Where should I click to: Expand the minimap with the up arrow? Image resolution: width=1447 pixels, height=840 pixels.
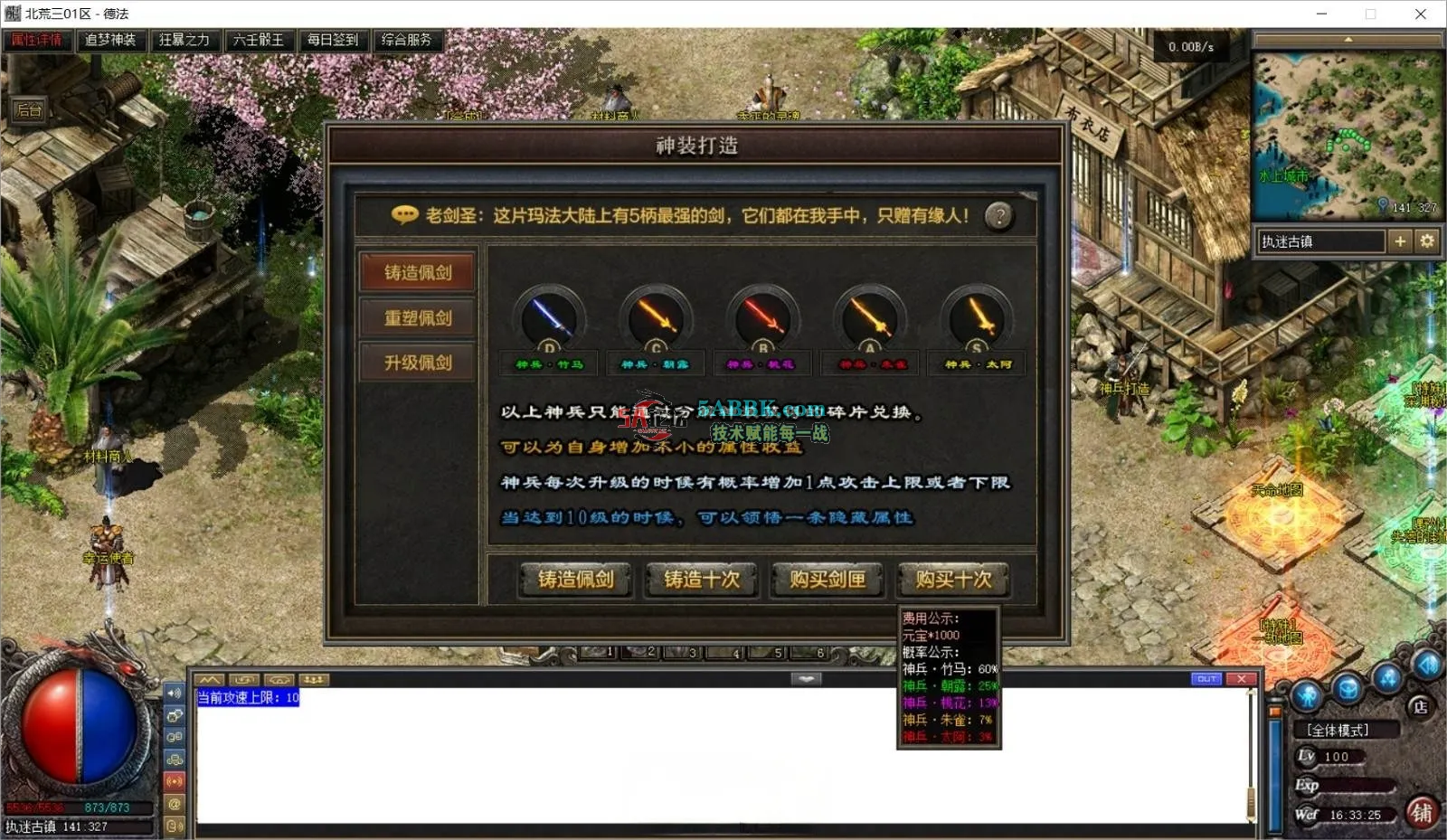tap(1348, 38)
